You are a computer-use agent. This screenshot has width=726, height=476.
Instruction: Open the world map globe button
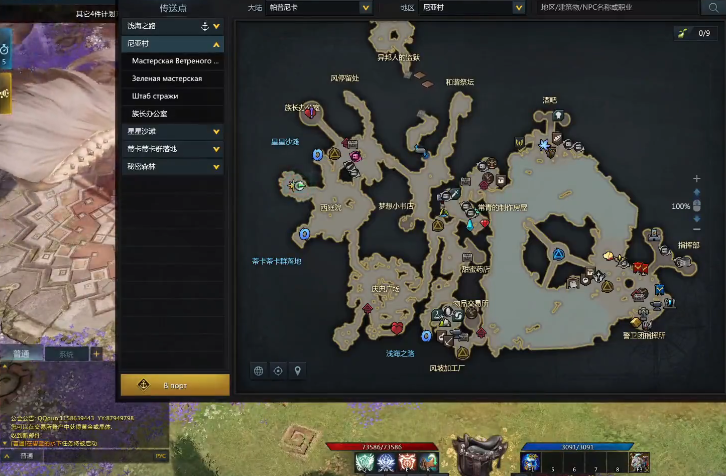[x=258, y=371]
